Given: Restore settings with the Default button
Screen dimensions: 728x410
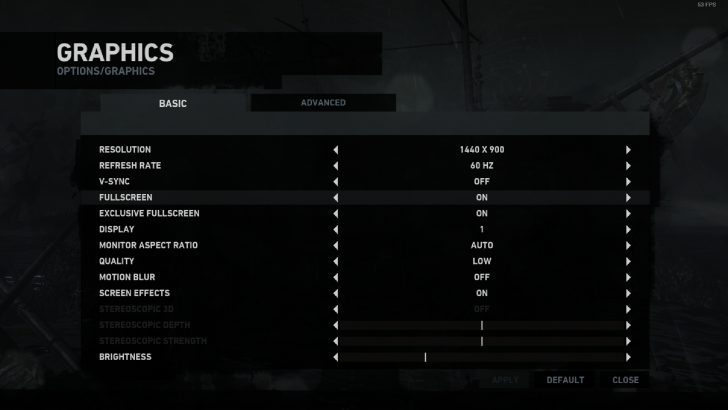Looking at the screenshot, I should pyautogui.click(x=565, y=380).
